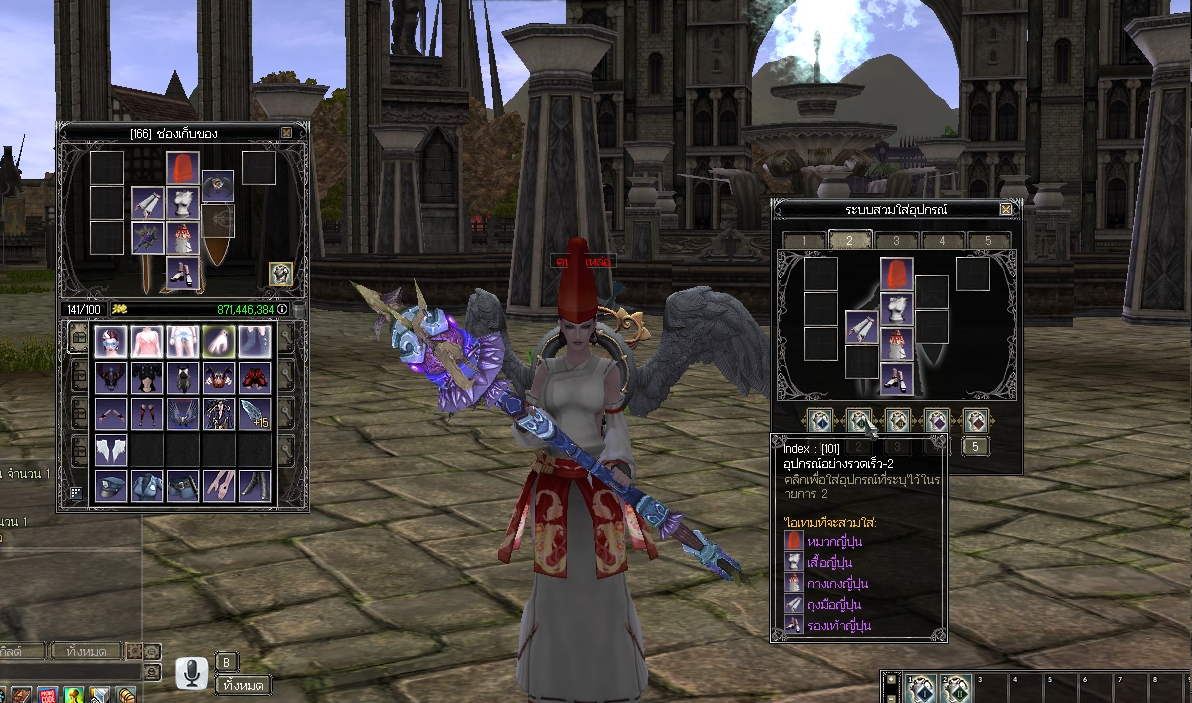
Task: Pick the white wings inventory item
Action: tap(110, 449)
